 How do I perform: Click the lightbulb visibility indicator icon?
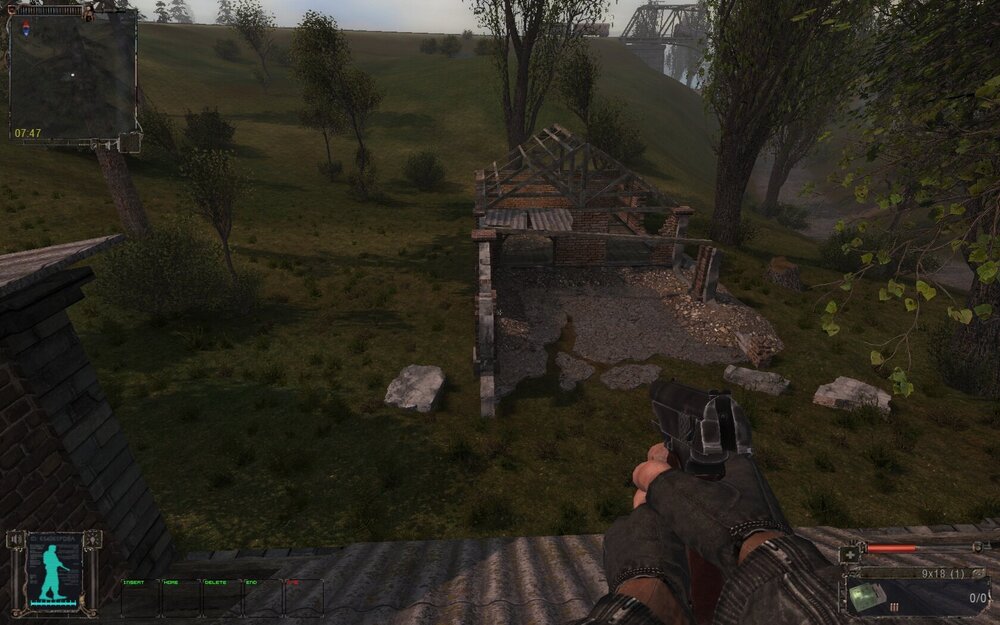point(93,540)
